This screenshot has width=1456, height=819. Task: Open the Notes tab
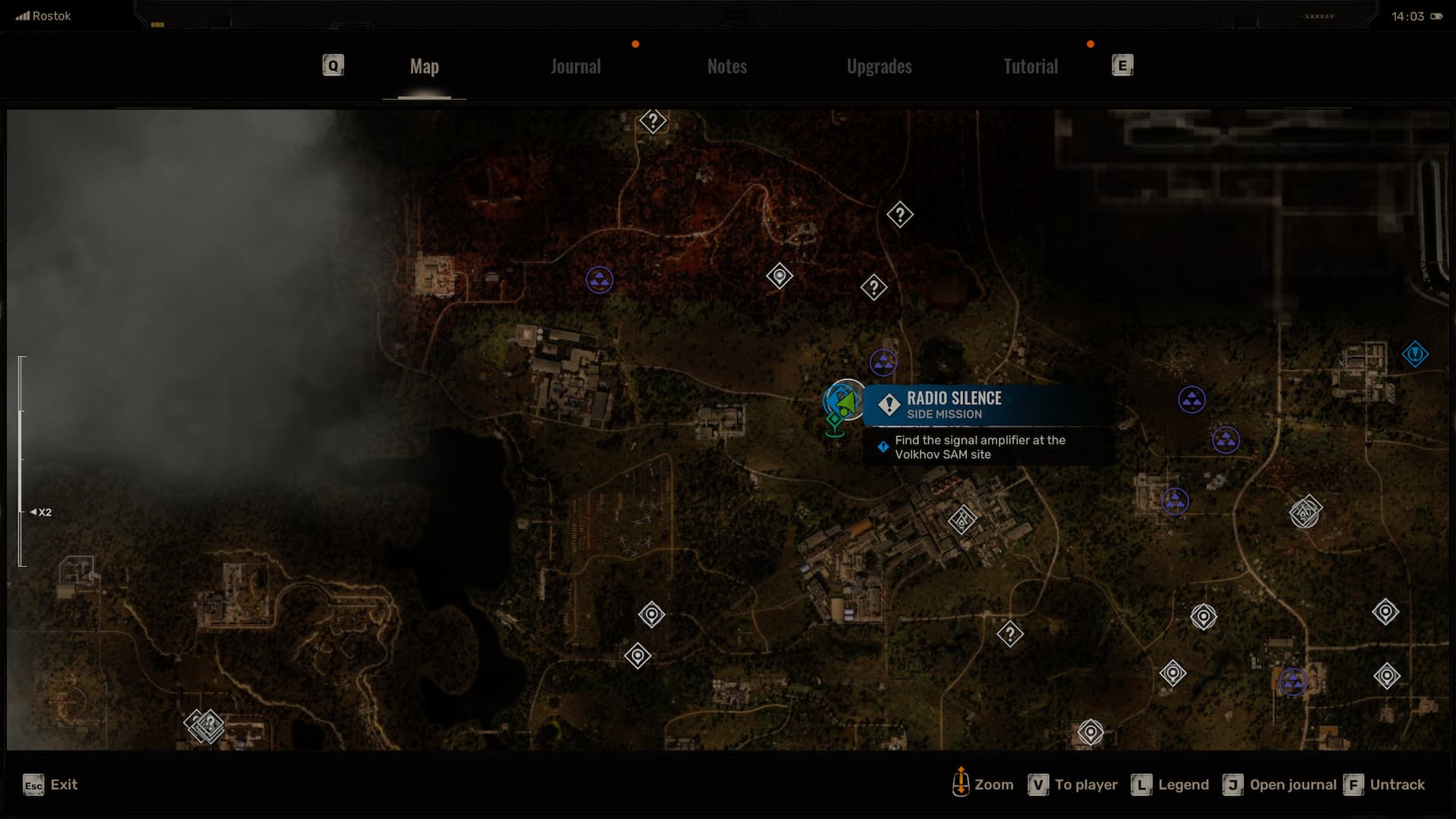(x=726, y=67)
